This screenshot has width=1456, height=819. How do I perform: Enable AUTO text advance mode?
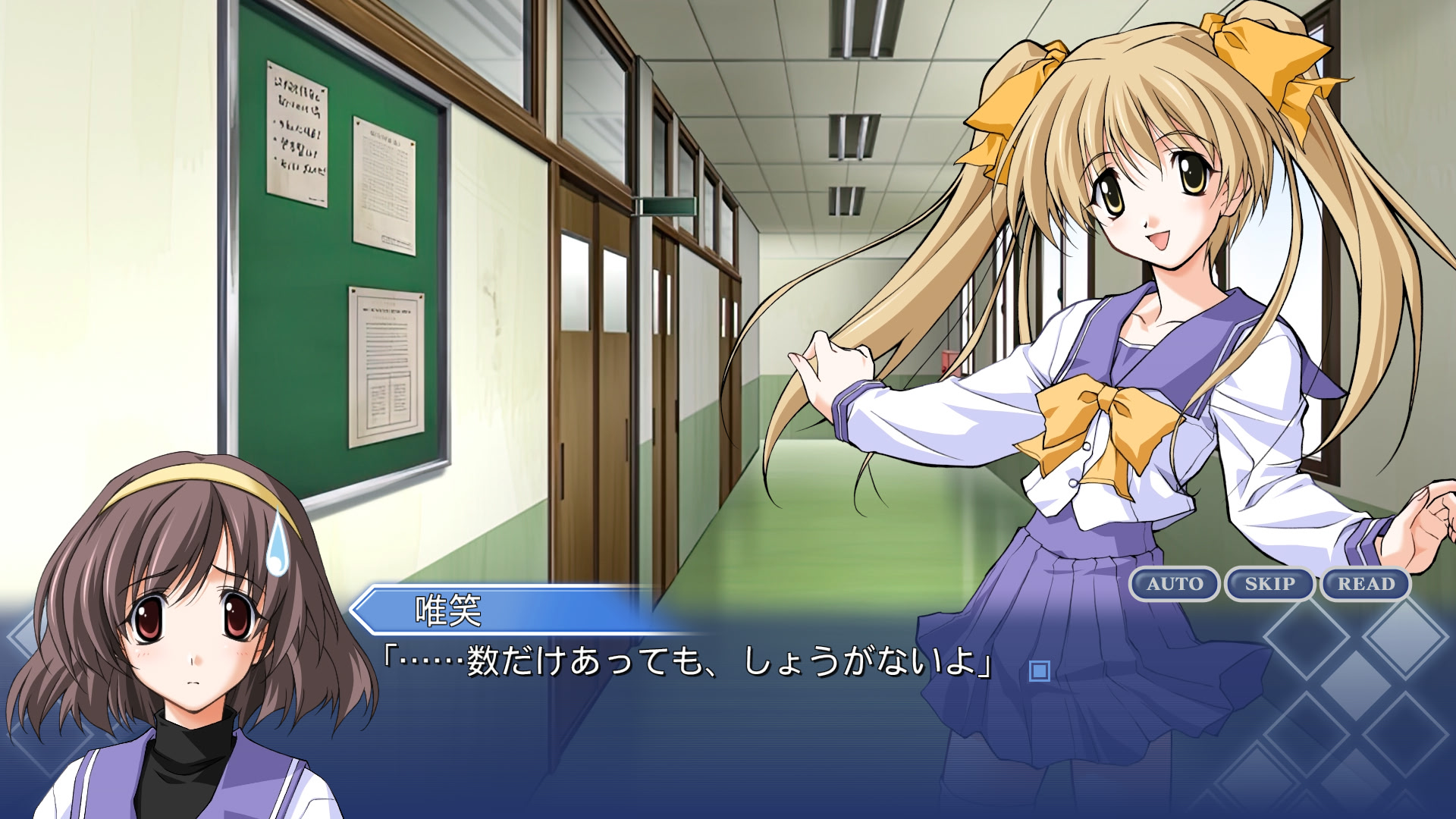pyautogui.click(x=1174, y=584)
